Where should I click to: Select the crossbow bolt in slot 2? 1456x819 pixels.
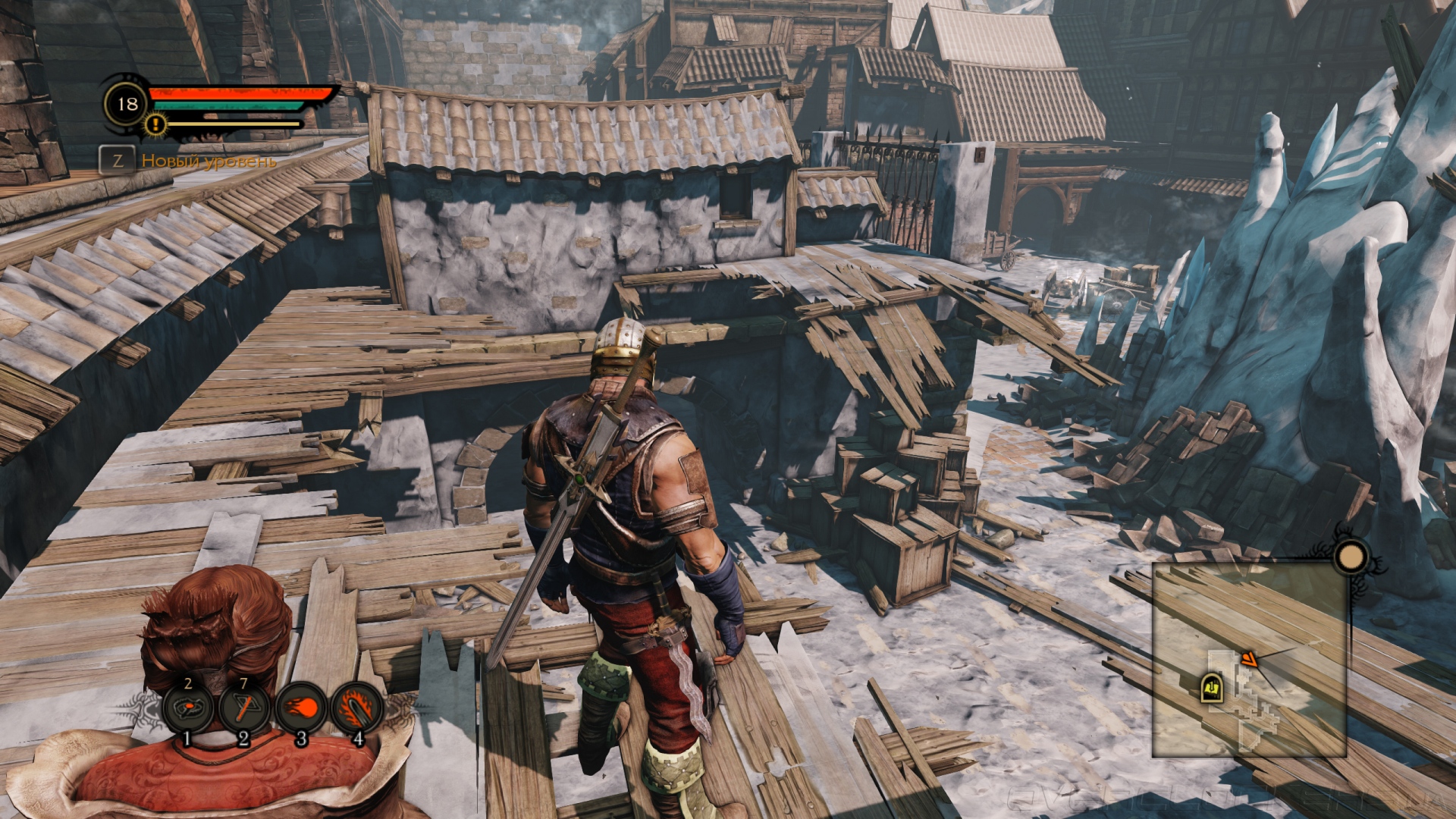[243, 709]
